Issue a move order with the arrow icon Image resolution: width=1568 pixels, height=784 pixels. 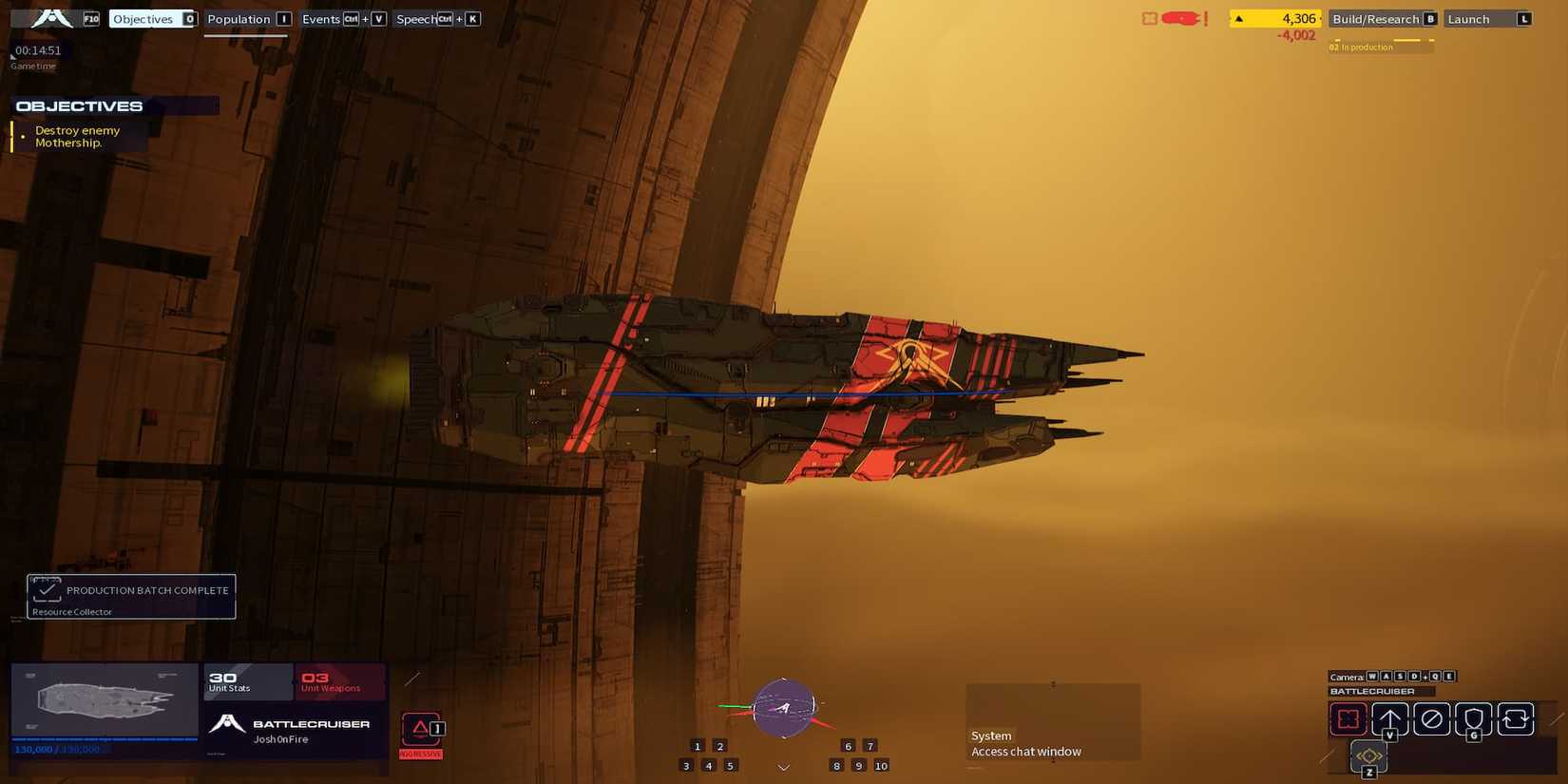(1391, 718)
